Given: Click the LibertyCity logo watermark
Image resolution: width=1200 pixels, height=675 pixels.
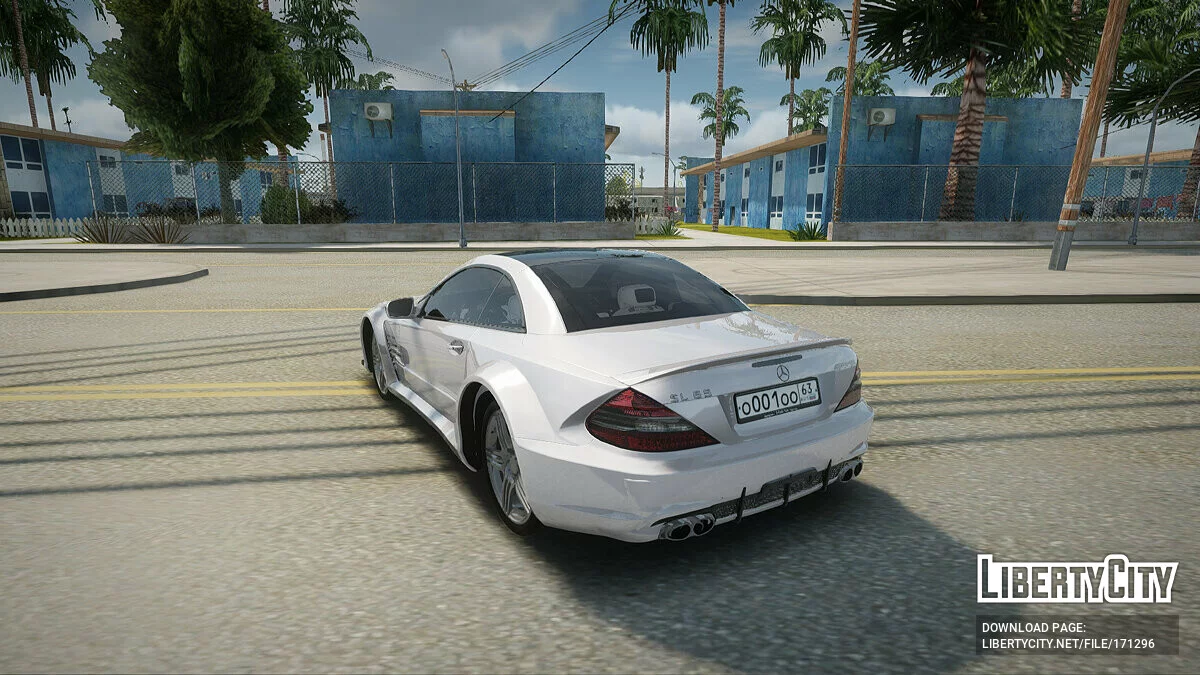Looking at the screenshot, I should click(x=1077, y=579).
